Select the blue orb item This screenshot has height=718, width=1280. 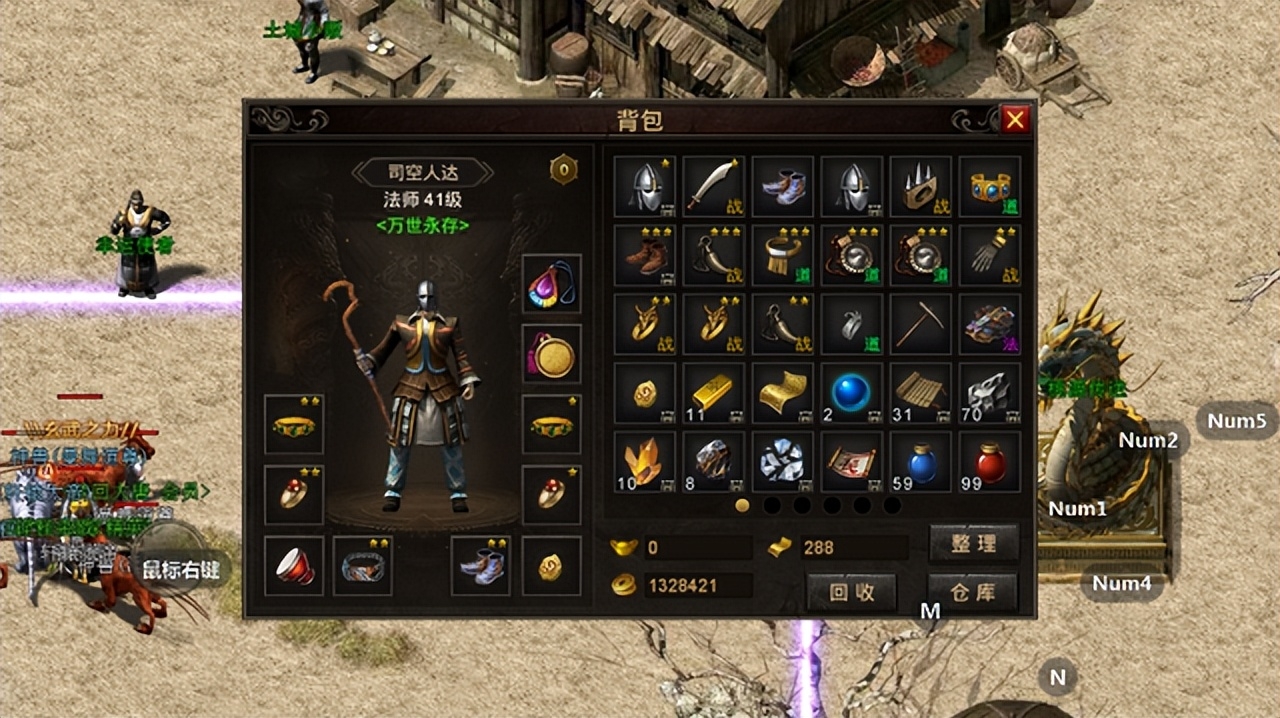click(x=852, y=393)
